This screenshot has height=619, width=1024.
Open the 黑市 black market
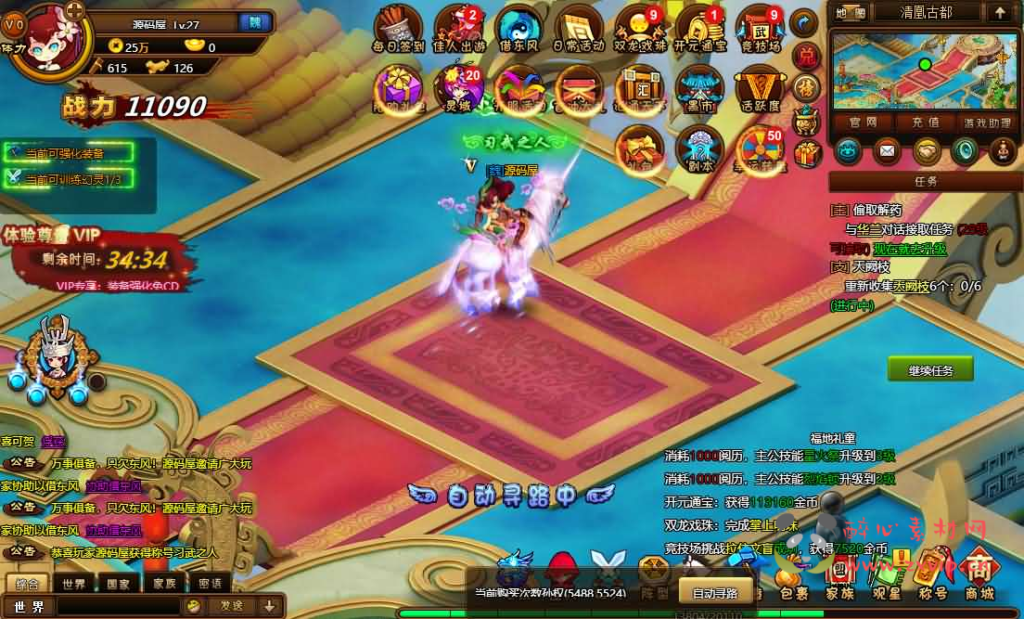[x=698, y=90]
